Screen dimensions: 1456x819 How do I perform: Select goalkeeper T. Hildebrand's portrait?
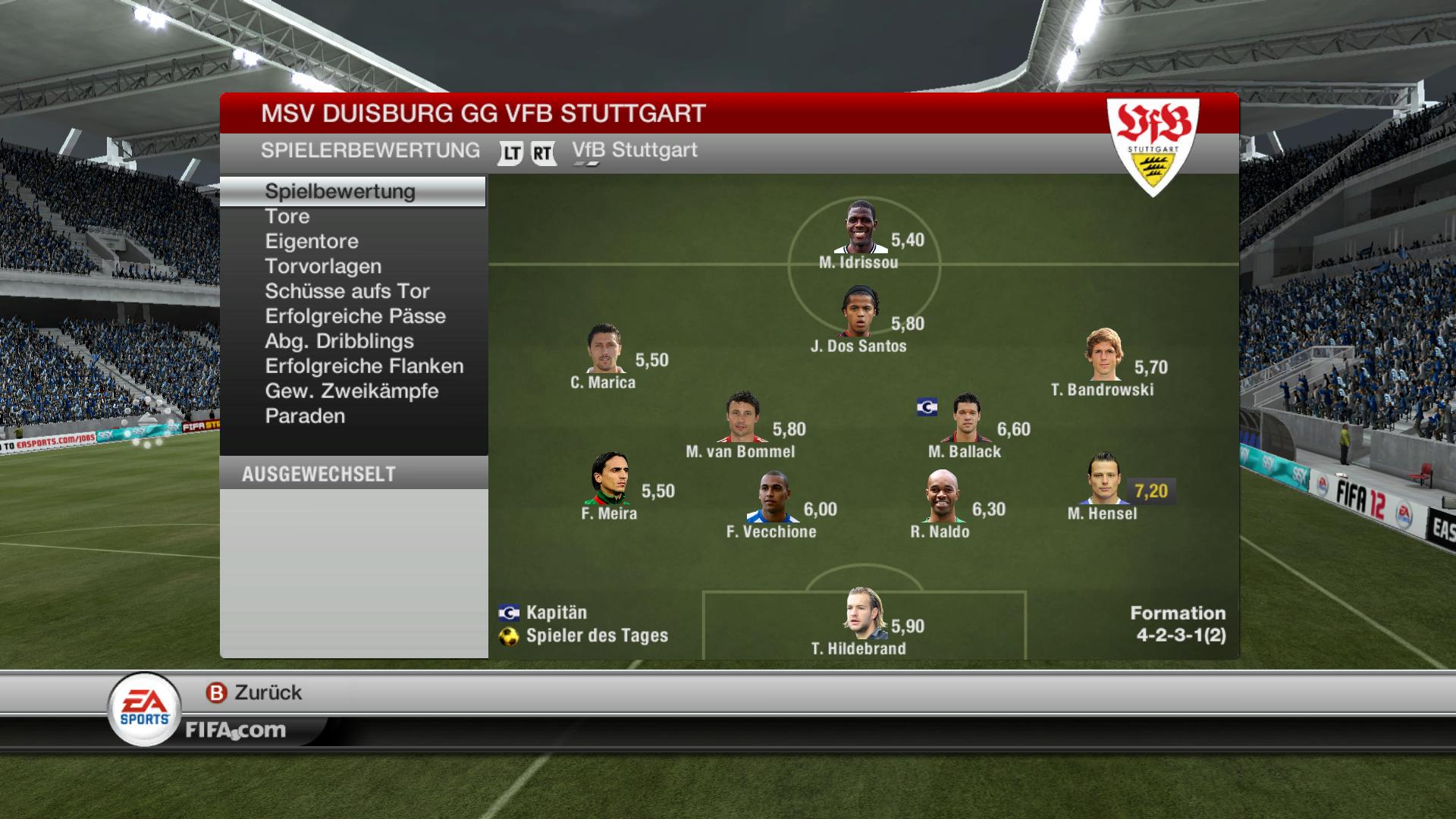coord(864,613)
